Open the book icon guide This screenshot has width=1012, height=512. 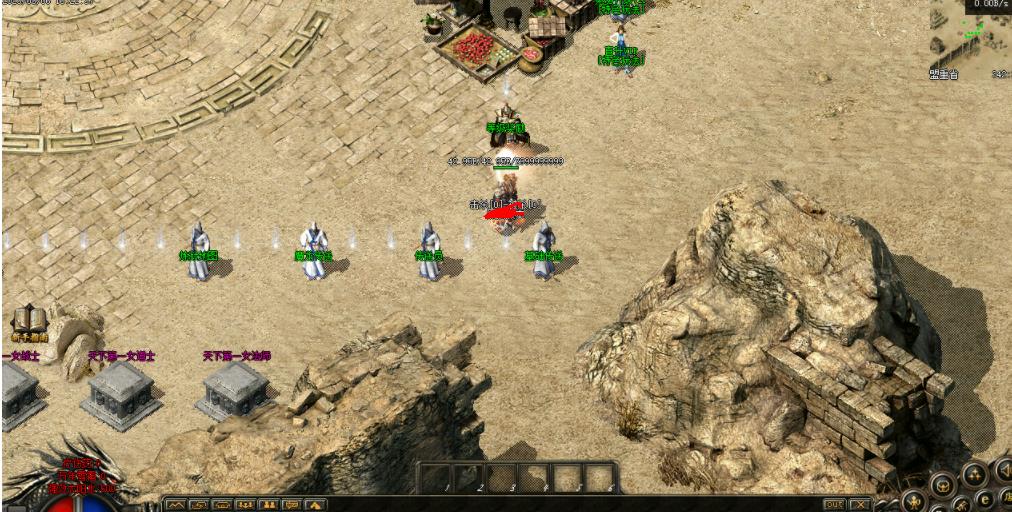coord(29,320)
